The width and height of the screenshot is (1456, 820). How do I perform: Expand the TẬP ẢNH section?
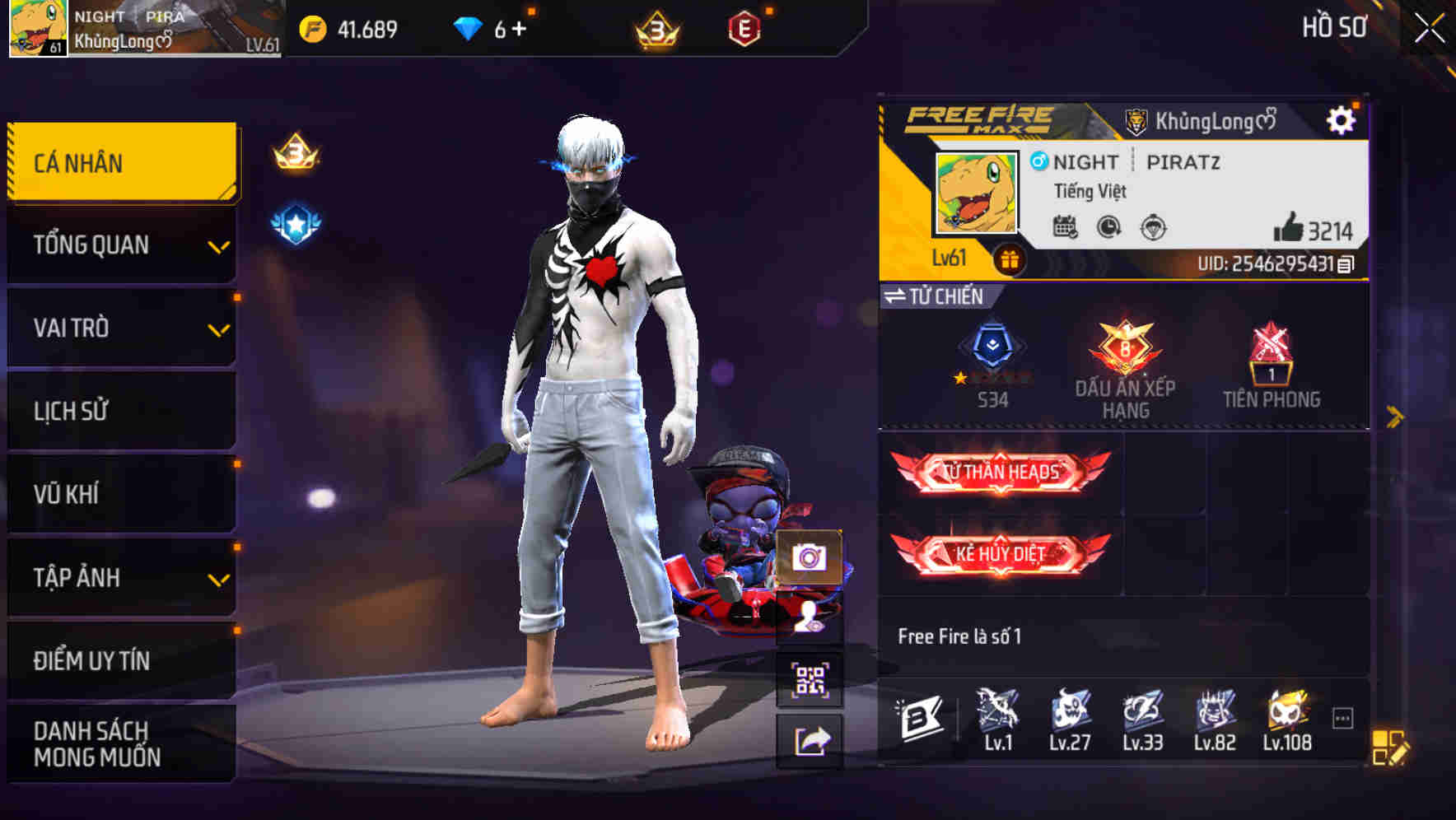point(120,578)
